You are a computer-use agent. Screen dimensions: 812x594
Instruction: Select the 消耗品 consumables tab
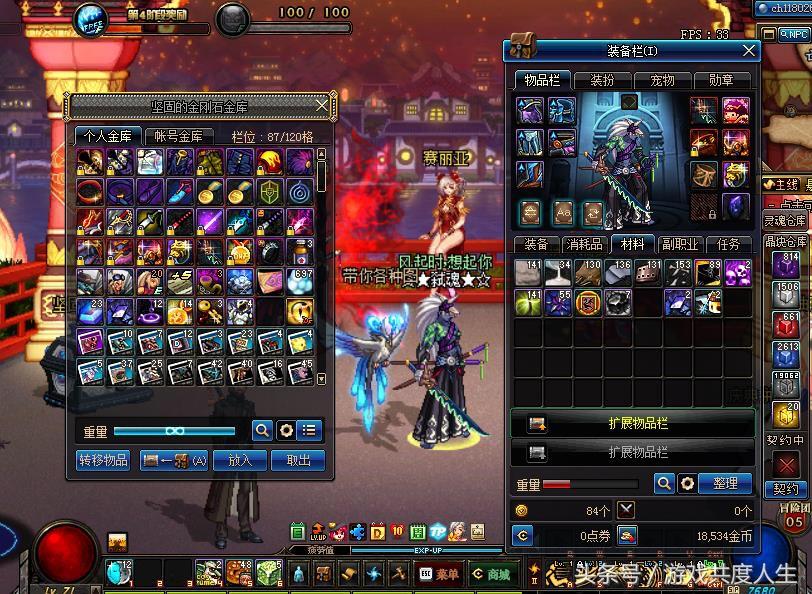[x=583, y=244]
